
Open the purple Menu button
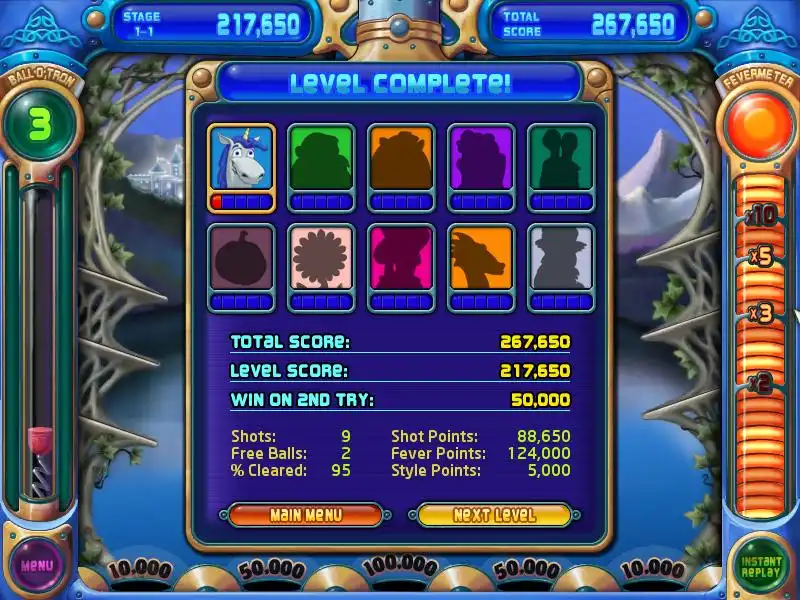[x=36, y=566]
